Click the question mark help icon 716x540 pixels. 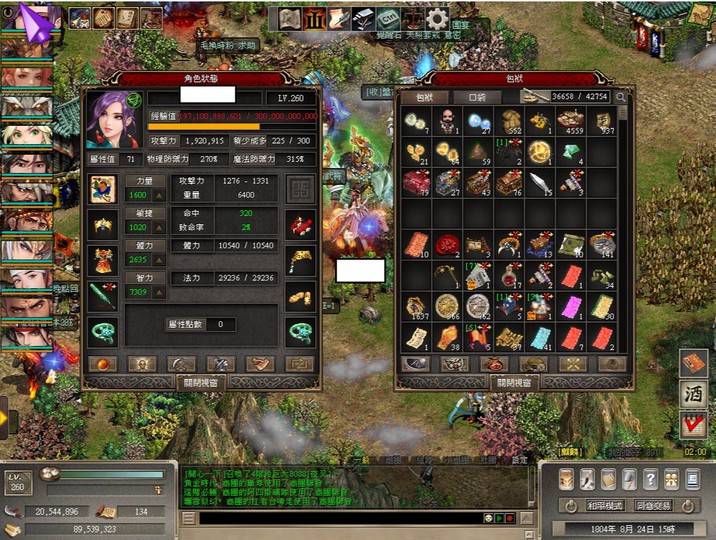pyautogui.click(x=651, y=479)
